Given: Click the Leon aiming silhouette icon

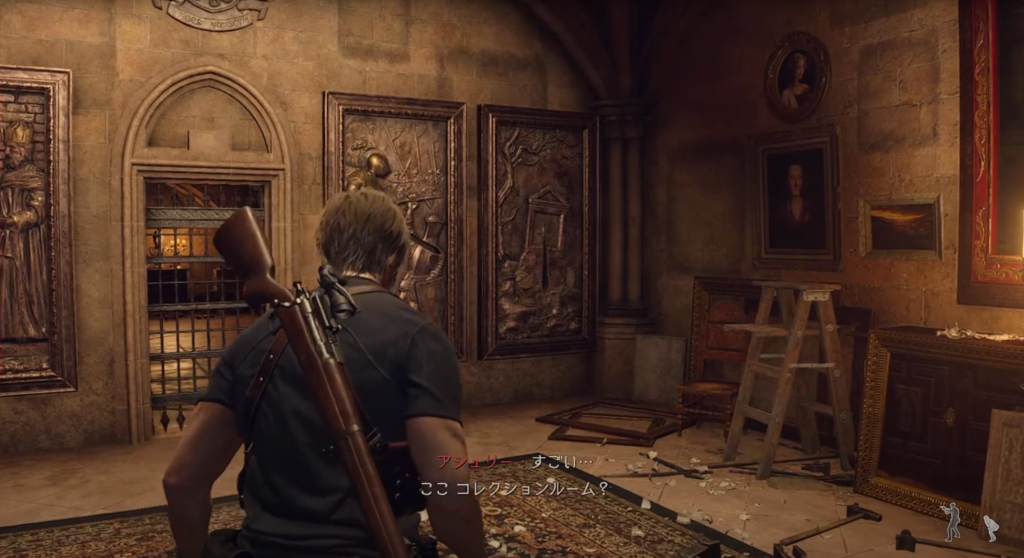Looking at the screenshot, I should click(951, 521).
